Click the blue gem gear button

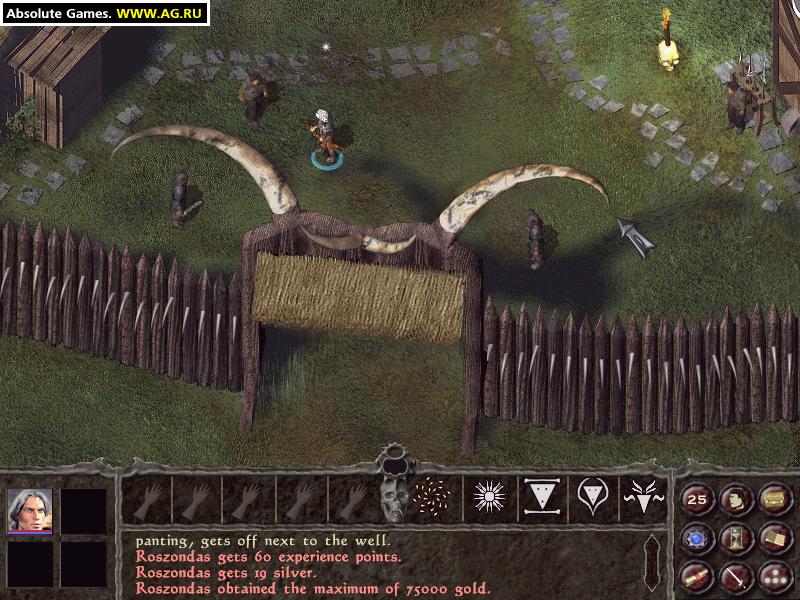[x=696, y=538]
